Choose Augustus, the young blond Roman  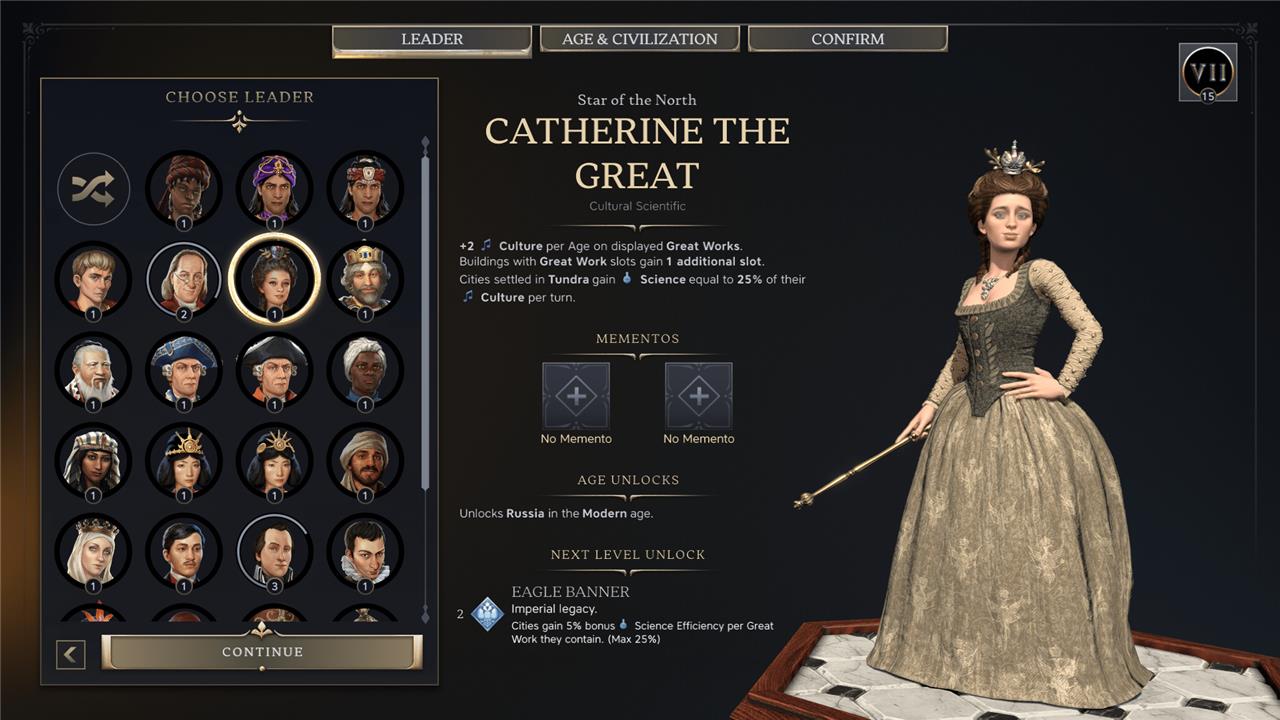(x=93, y=279)
